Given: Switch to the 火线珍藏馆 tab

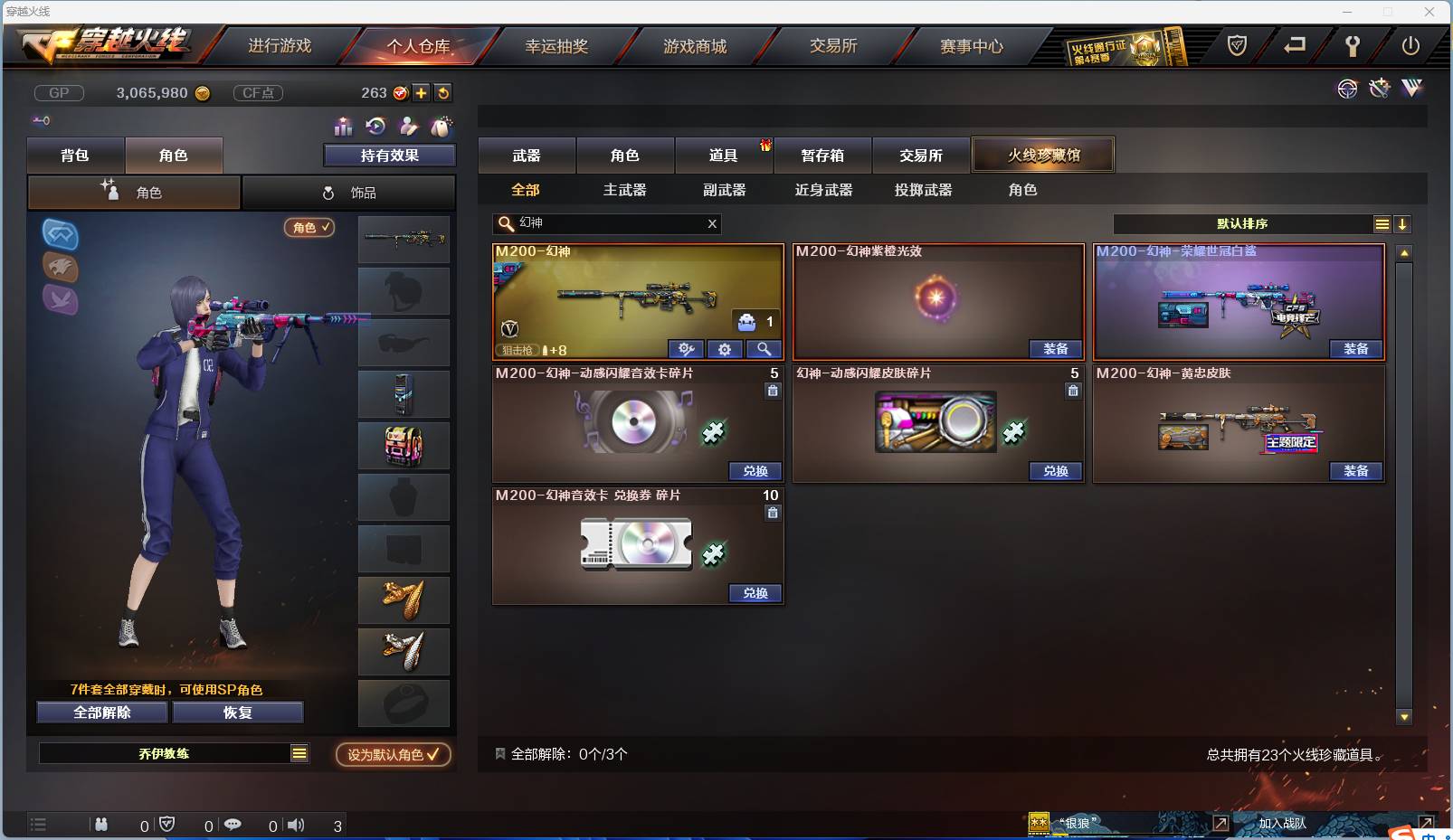Looking at the screenshot, I should (x=1044, y=155).
